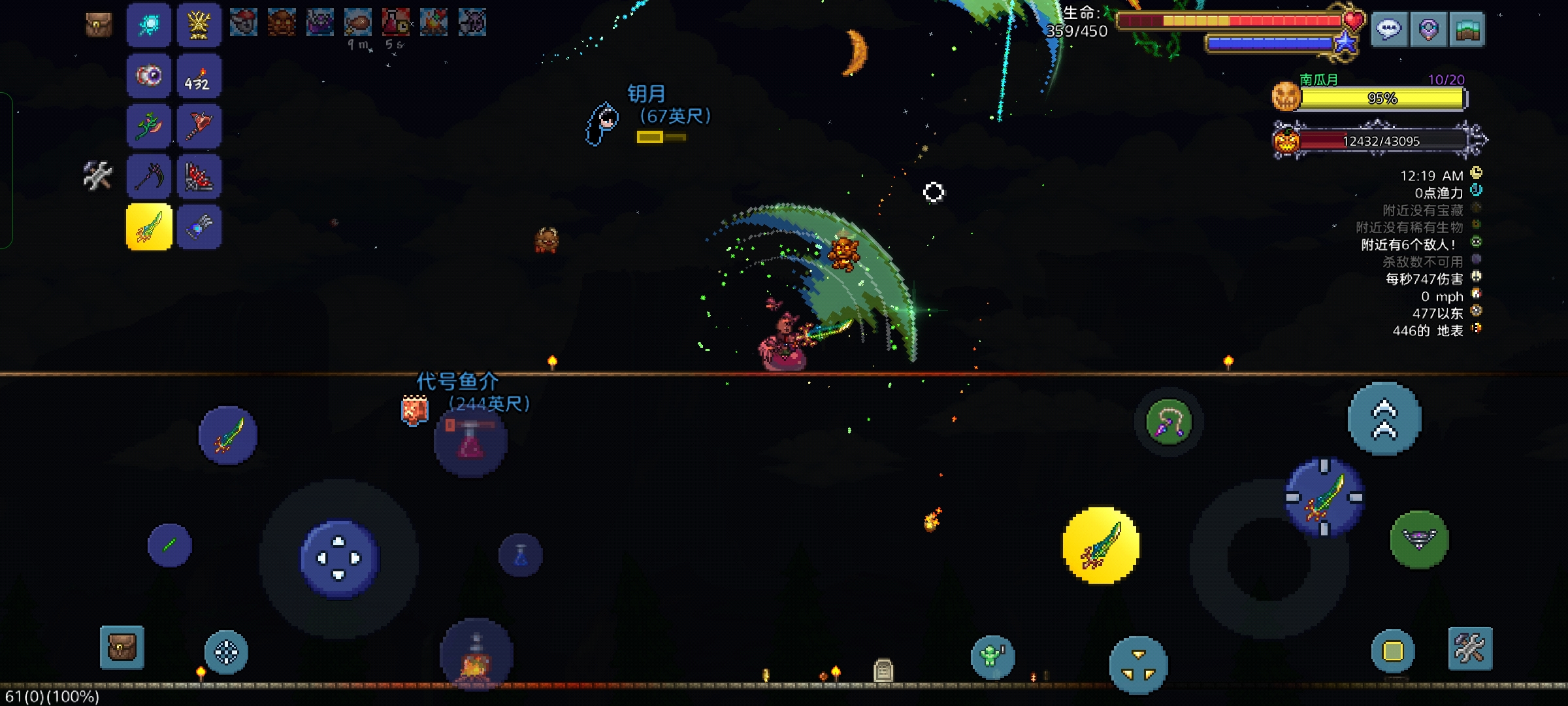Toggle the minimap landscape button
This screenshot has width=1568, height=706.
1467,29
